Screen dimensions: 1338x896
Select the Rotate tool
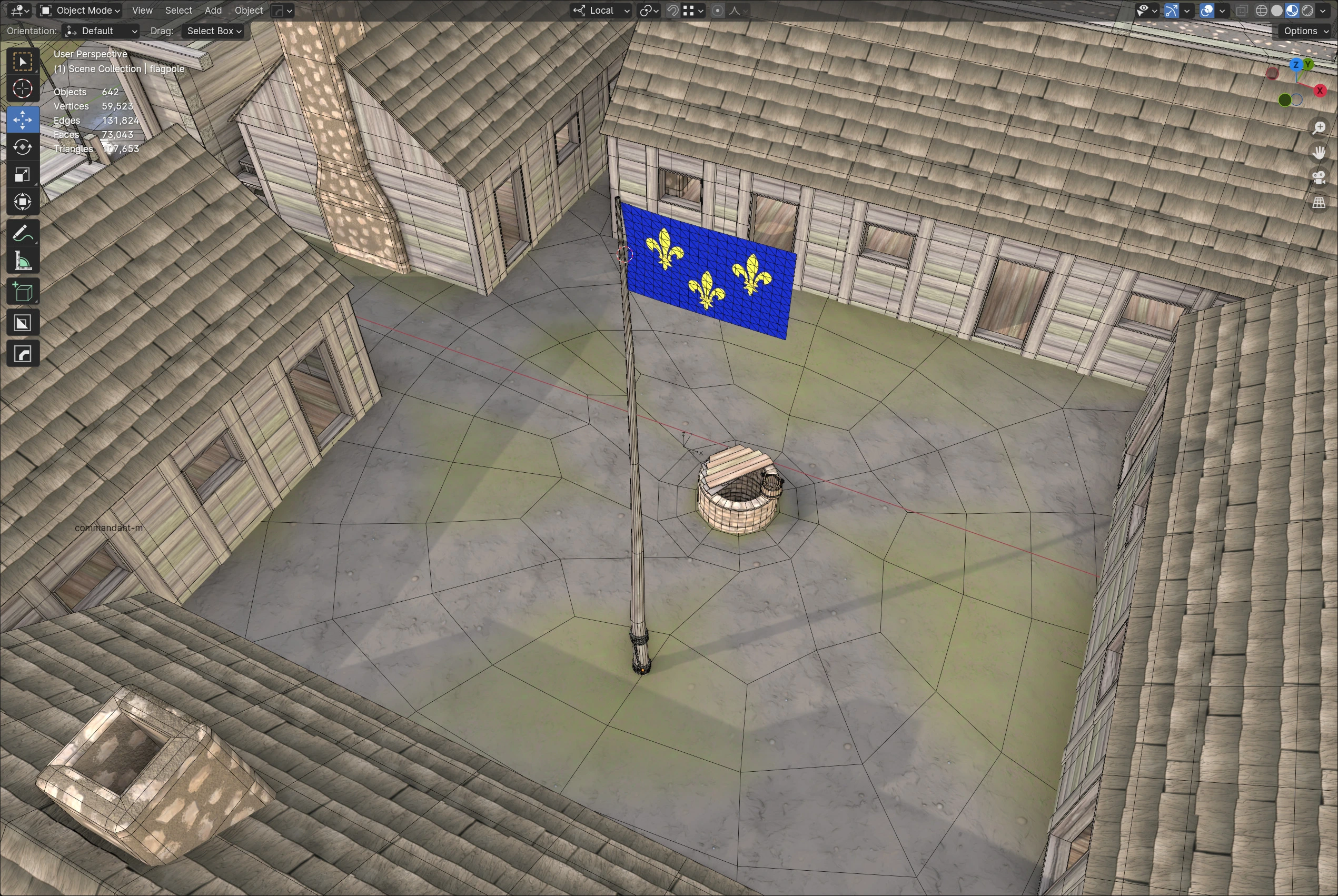tap(23, 147)
